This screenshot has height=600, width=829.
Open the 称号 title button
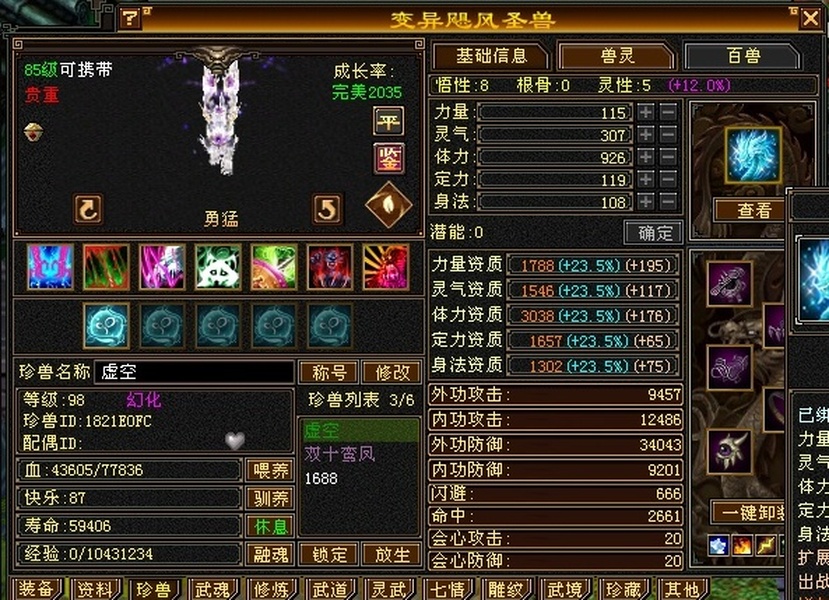pos(329,372)
